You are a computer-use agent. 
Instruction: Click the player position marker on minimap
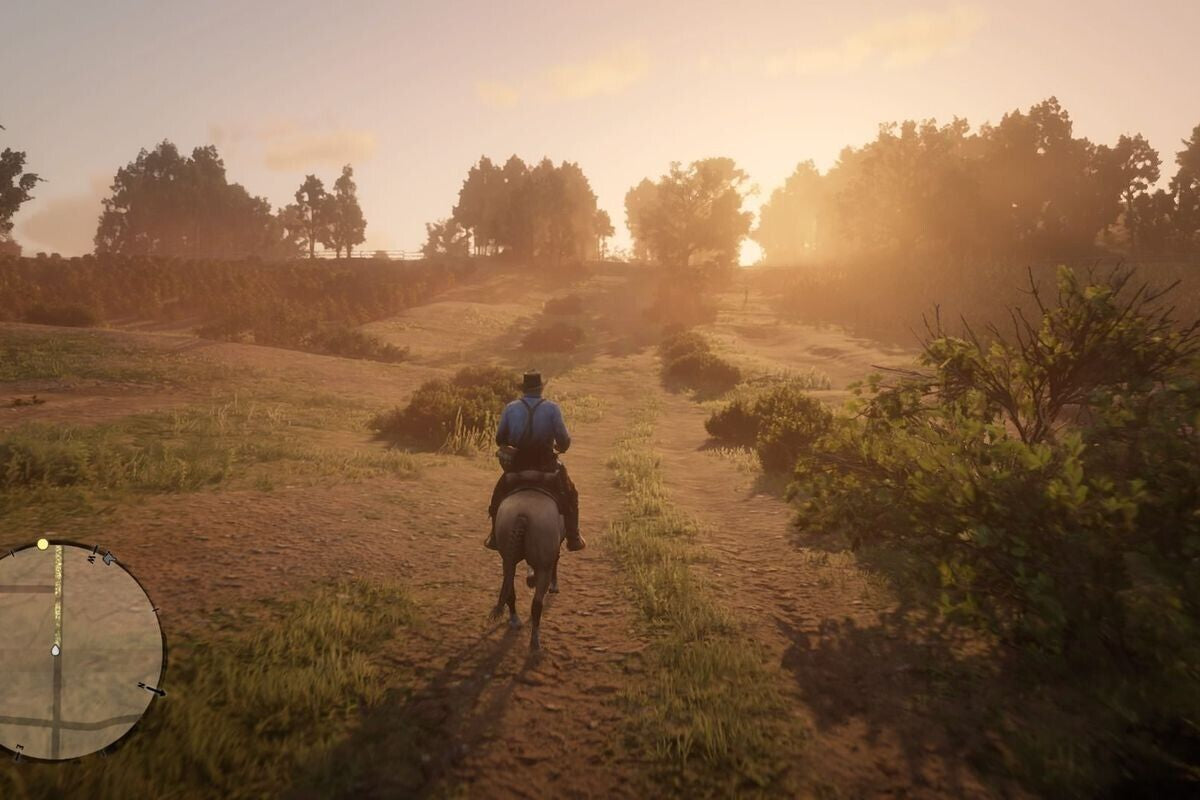click(55, 650)
